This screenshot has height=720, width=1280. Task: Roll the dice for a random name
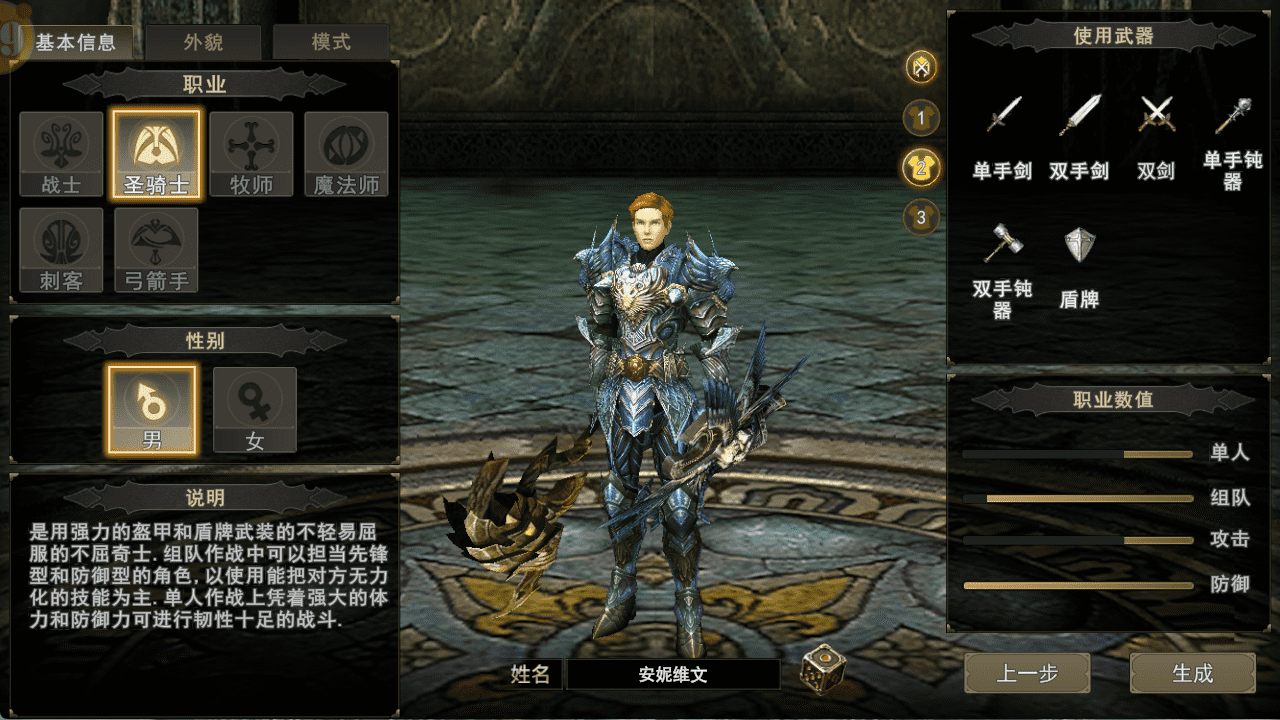[x=821, y=670]
